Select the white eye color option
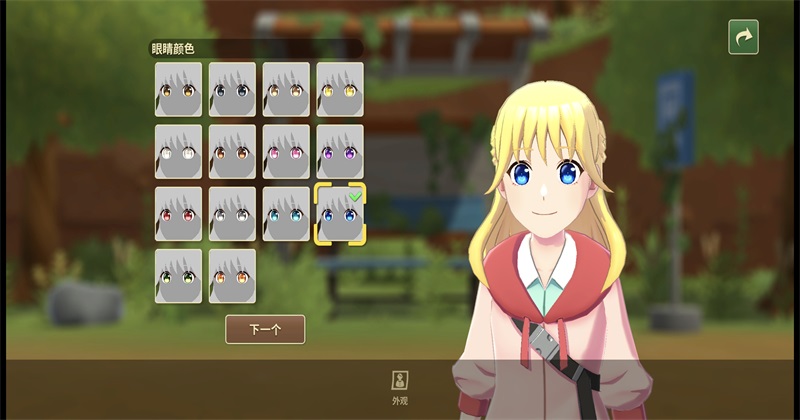800x420 pixels. (x=178, y=152)
